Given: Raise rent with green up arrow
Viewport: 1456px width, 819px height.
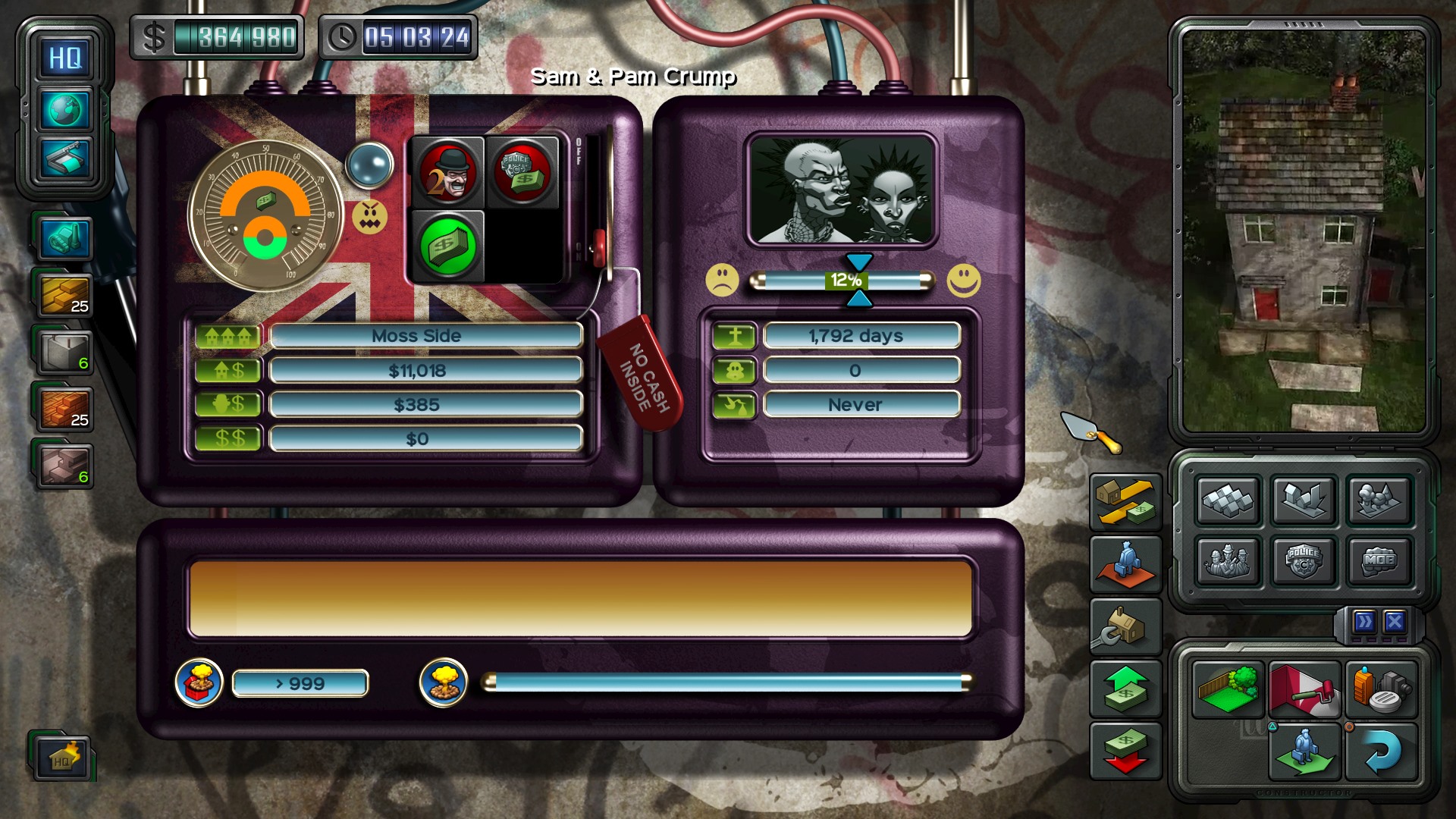Looking at the screenshot, I should (x=1125, y=689).
